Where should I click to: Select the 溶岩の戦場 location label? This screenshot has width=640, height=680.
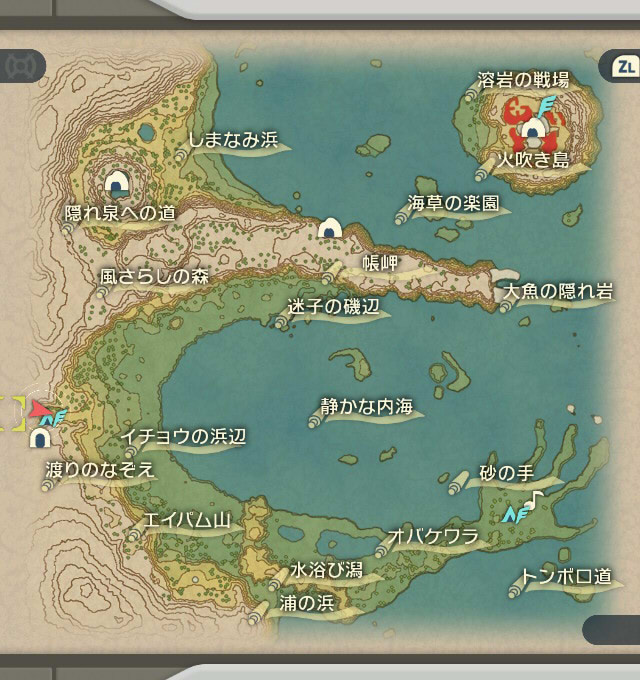(523, 80)
